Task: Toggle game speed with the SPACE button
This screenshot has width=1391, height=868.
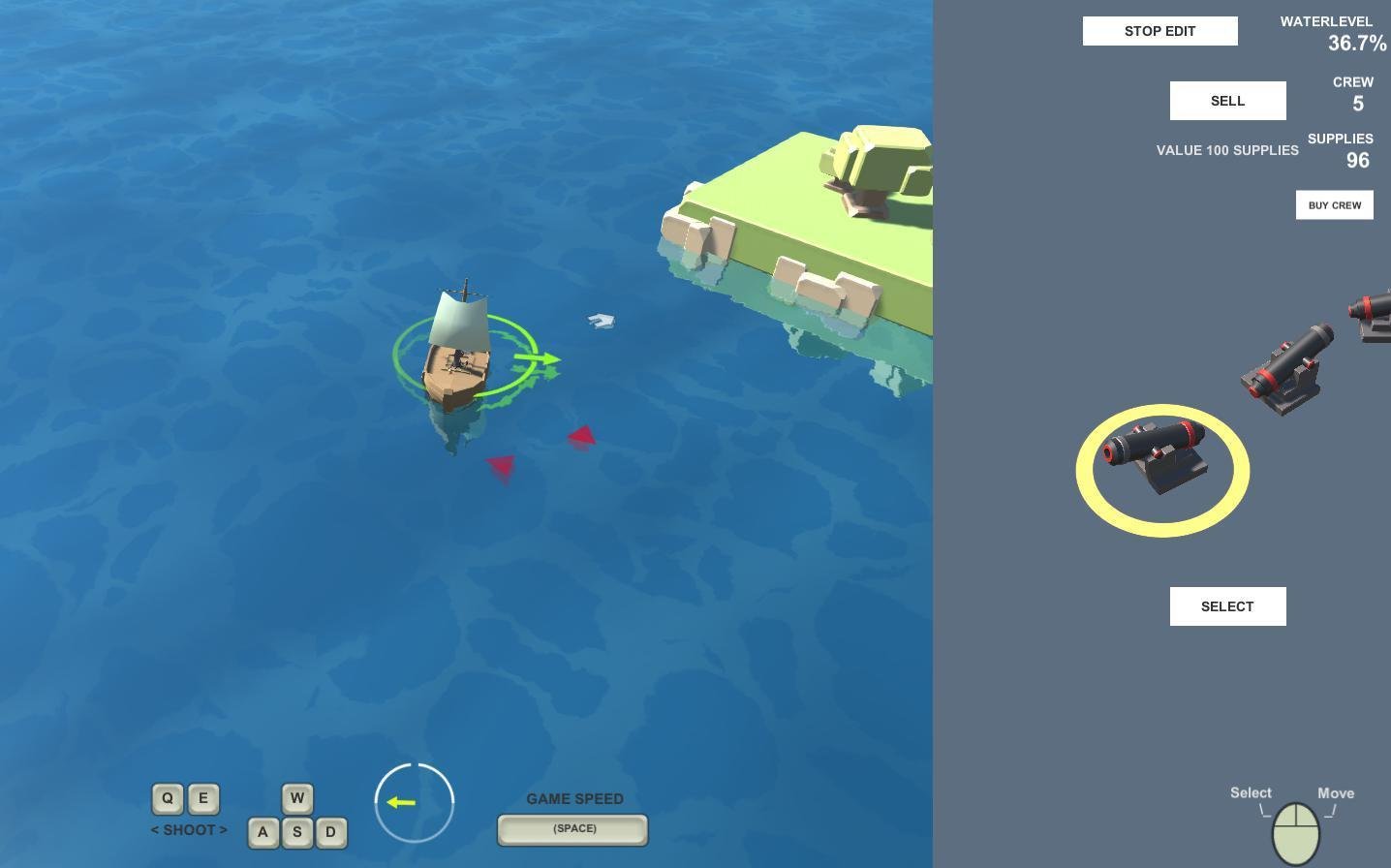Action: point(572,829)
